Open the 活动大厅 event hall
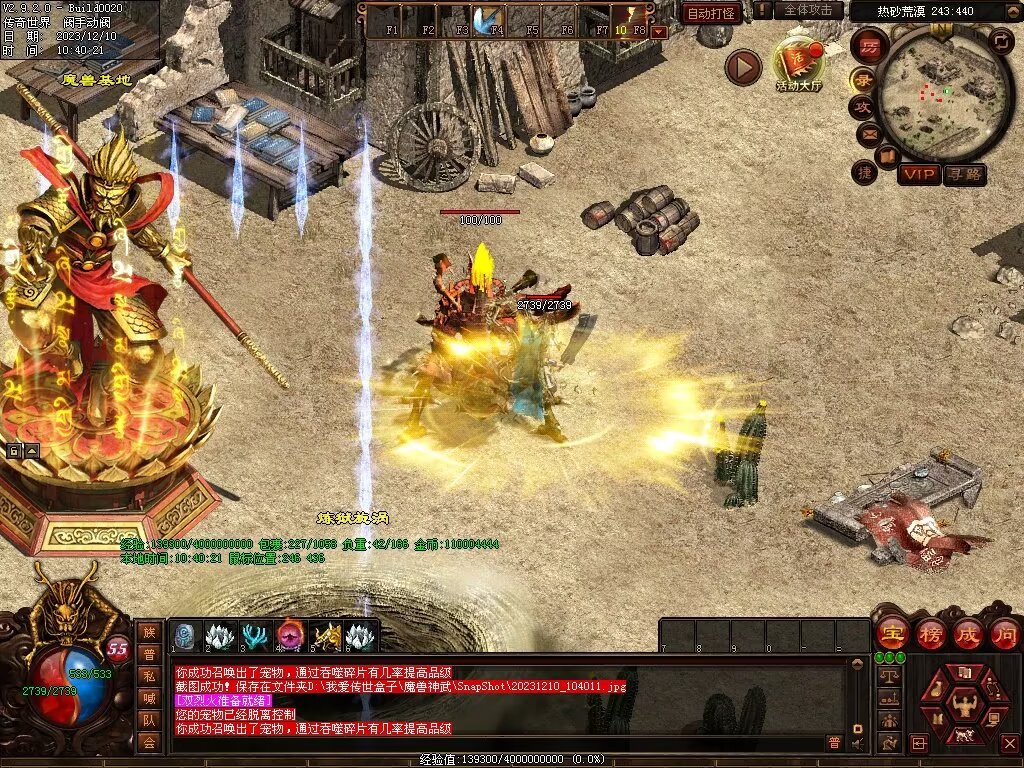The image size is (1024, 768). [799, 65]
